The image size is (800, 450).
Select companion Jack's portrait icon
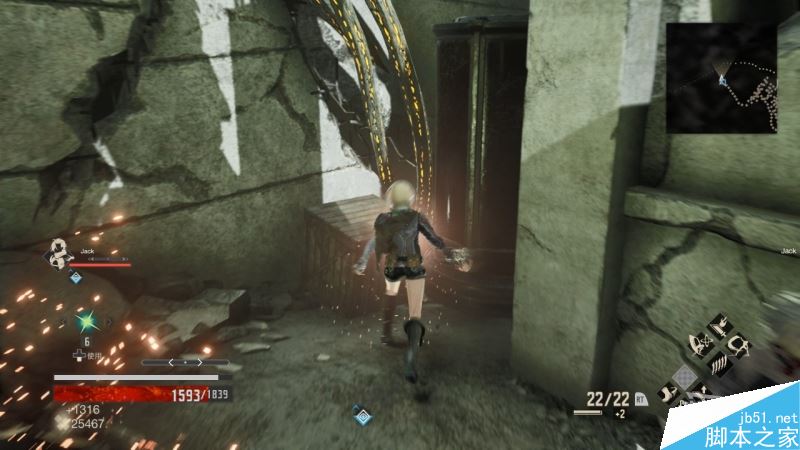point(58,254)
